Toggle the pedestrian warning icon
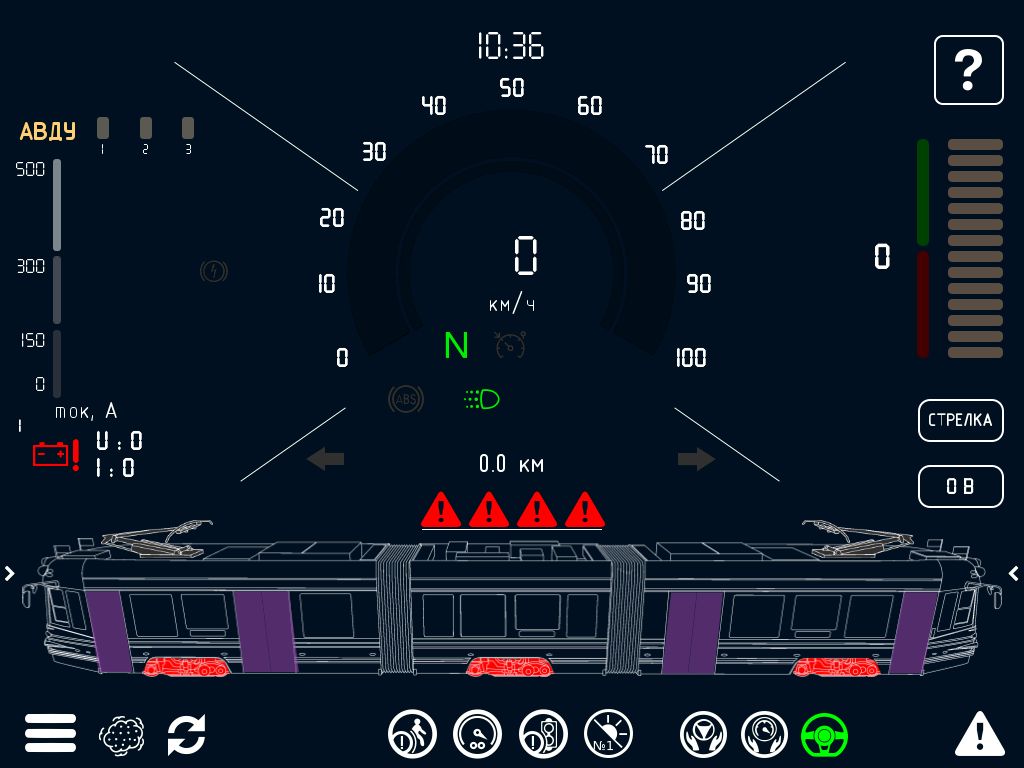The width and height of the screenshot is (1024, 768). [412, 735]
